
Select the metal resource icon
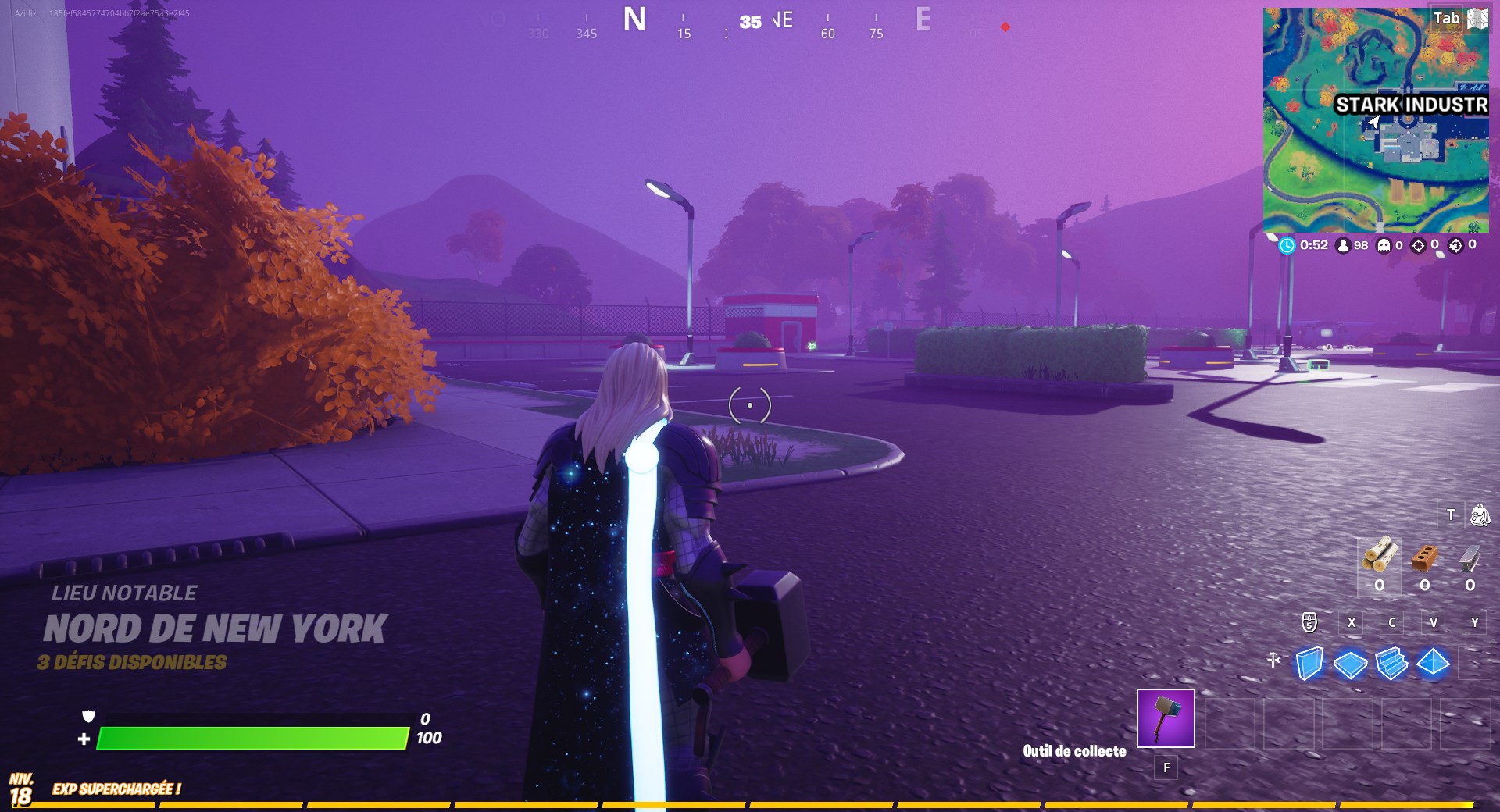point(1469,557)
